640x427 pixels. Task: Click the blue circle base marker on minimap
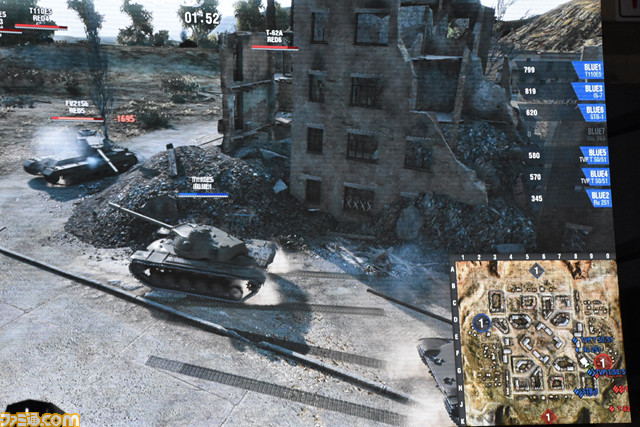[481, 323]
